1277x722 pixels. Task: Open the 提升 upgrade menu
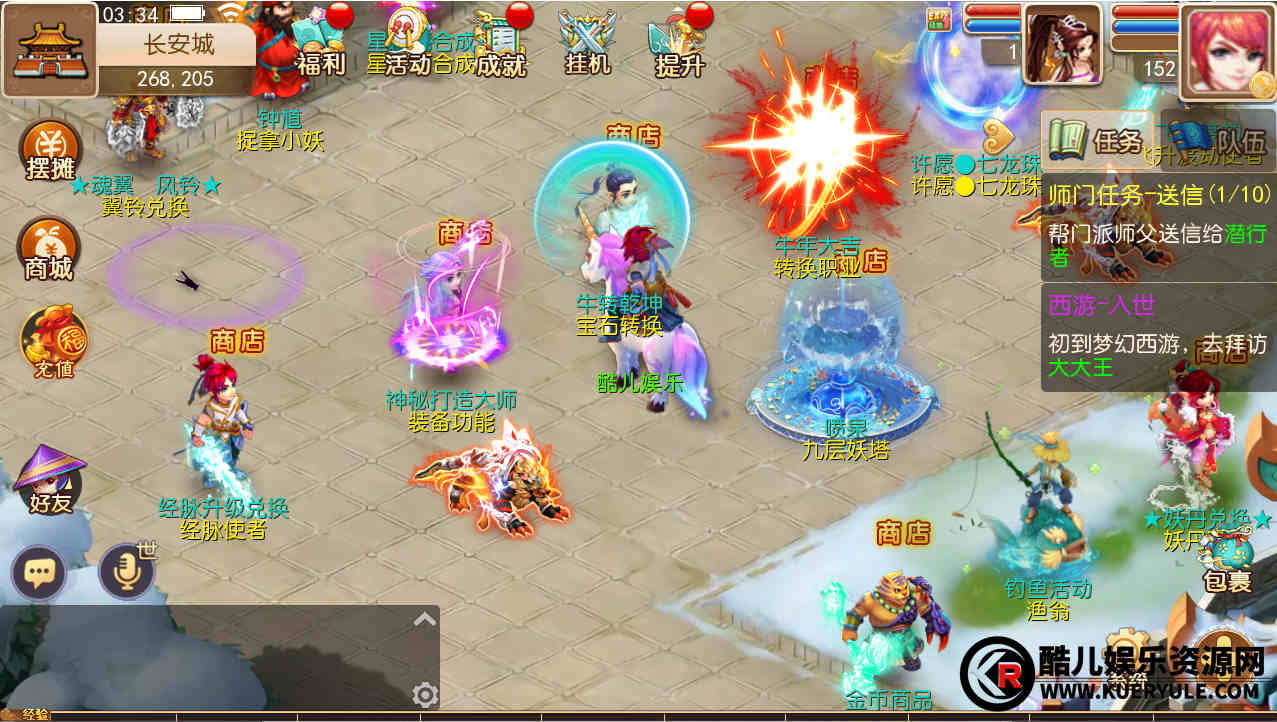coord(678,44)
